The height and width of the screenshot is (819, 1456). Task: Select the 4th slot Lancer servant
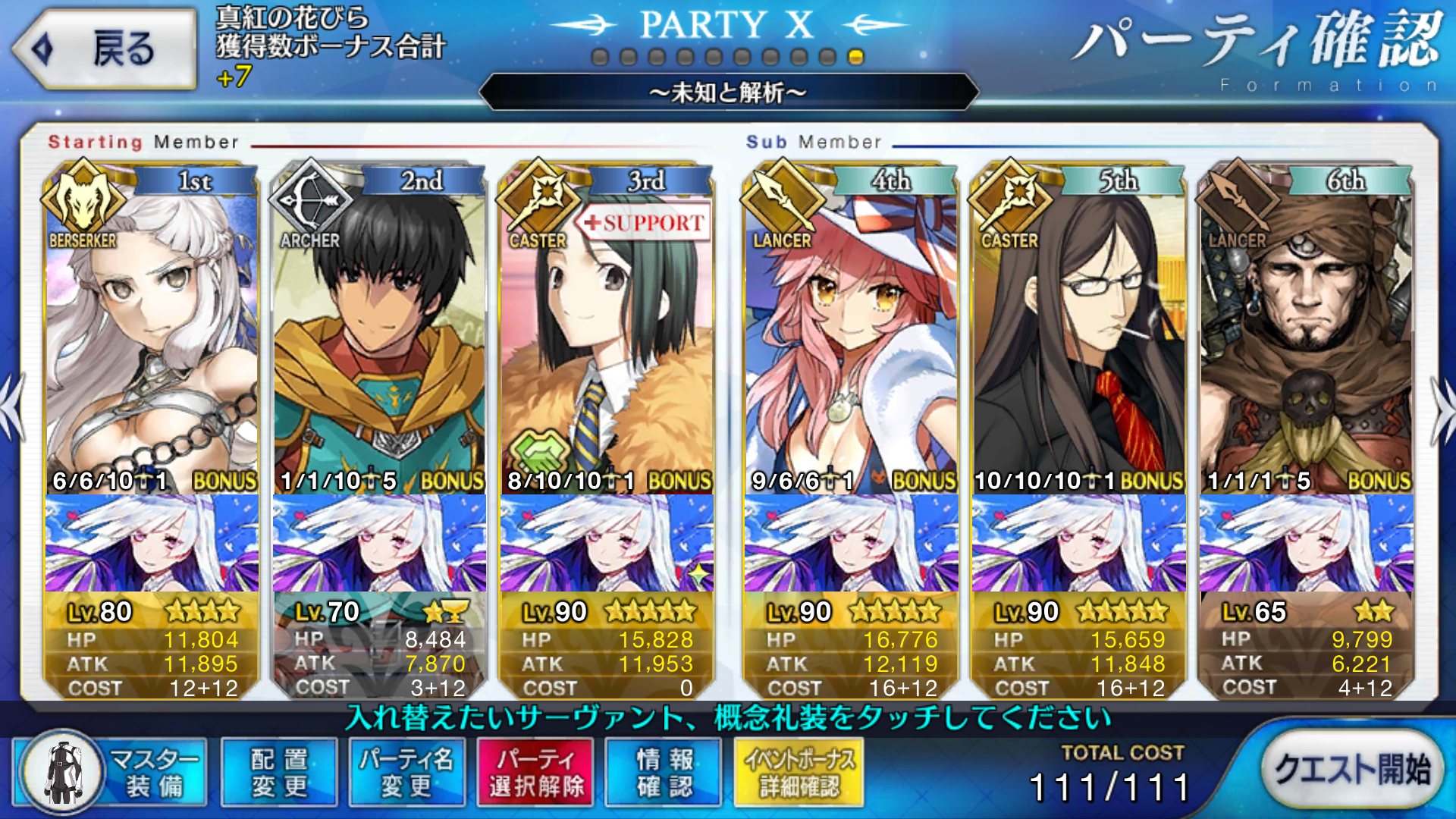tap(851, 334)
